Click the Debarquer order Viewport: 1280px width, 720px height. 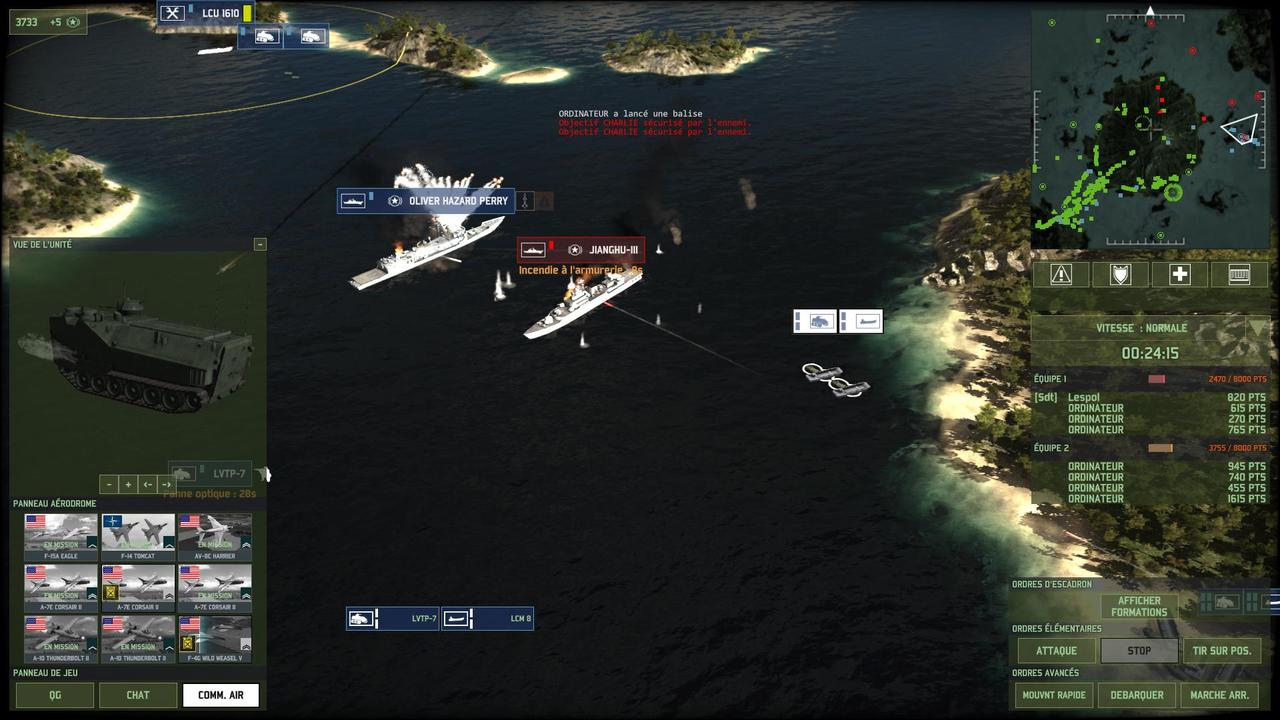(x=1139, y=695)
